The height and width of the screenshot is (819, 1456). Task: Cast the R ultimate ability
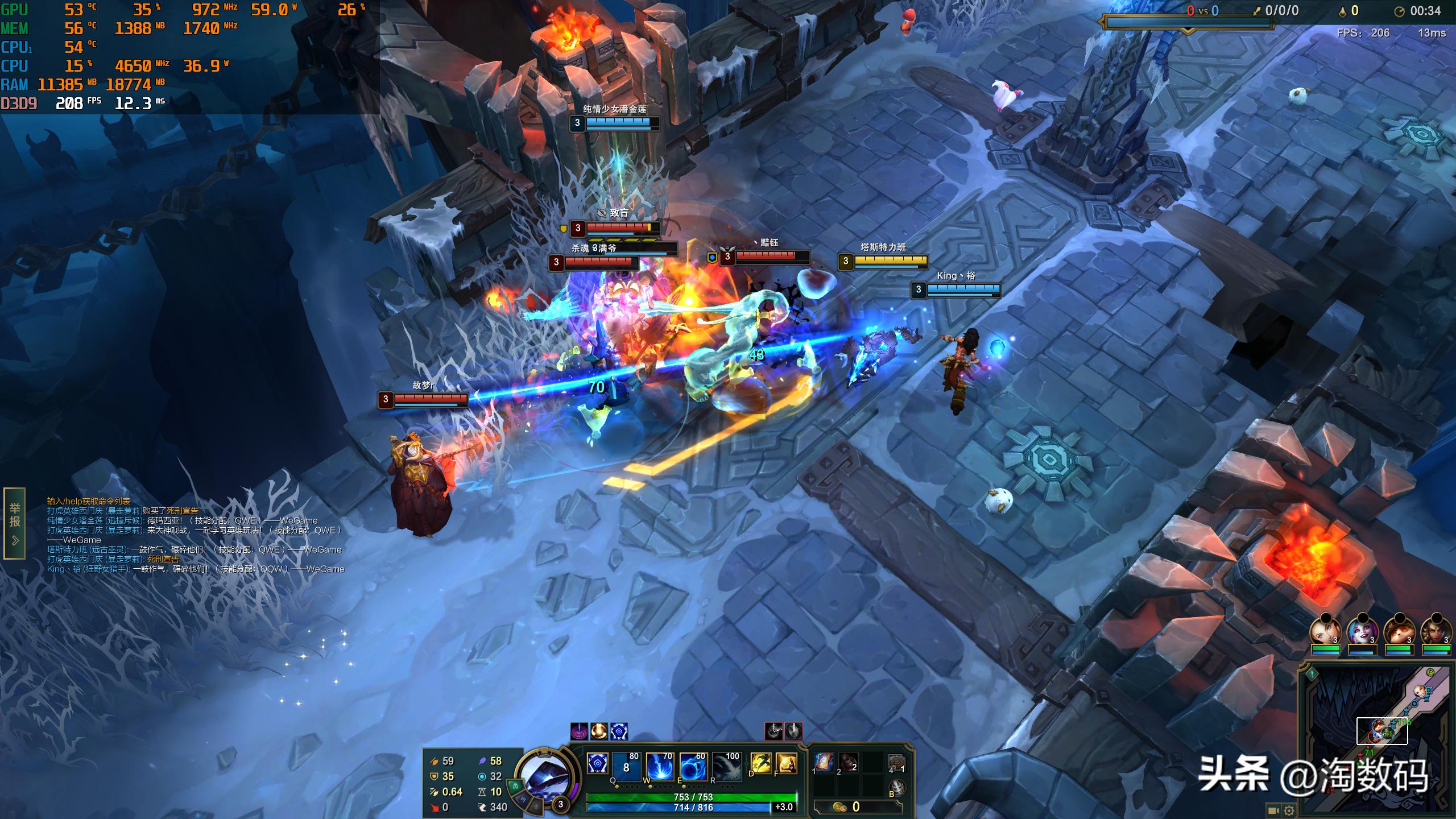click(727, 766)
